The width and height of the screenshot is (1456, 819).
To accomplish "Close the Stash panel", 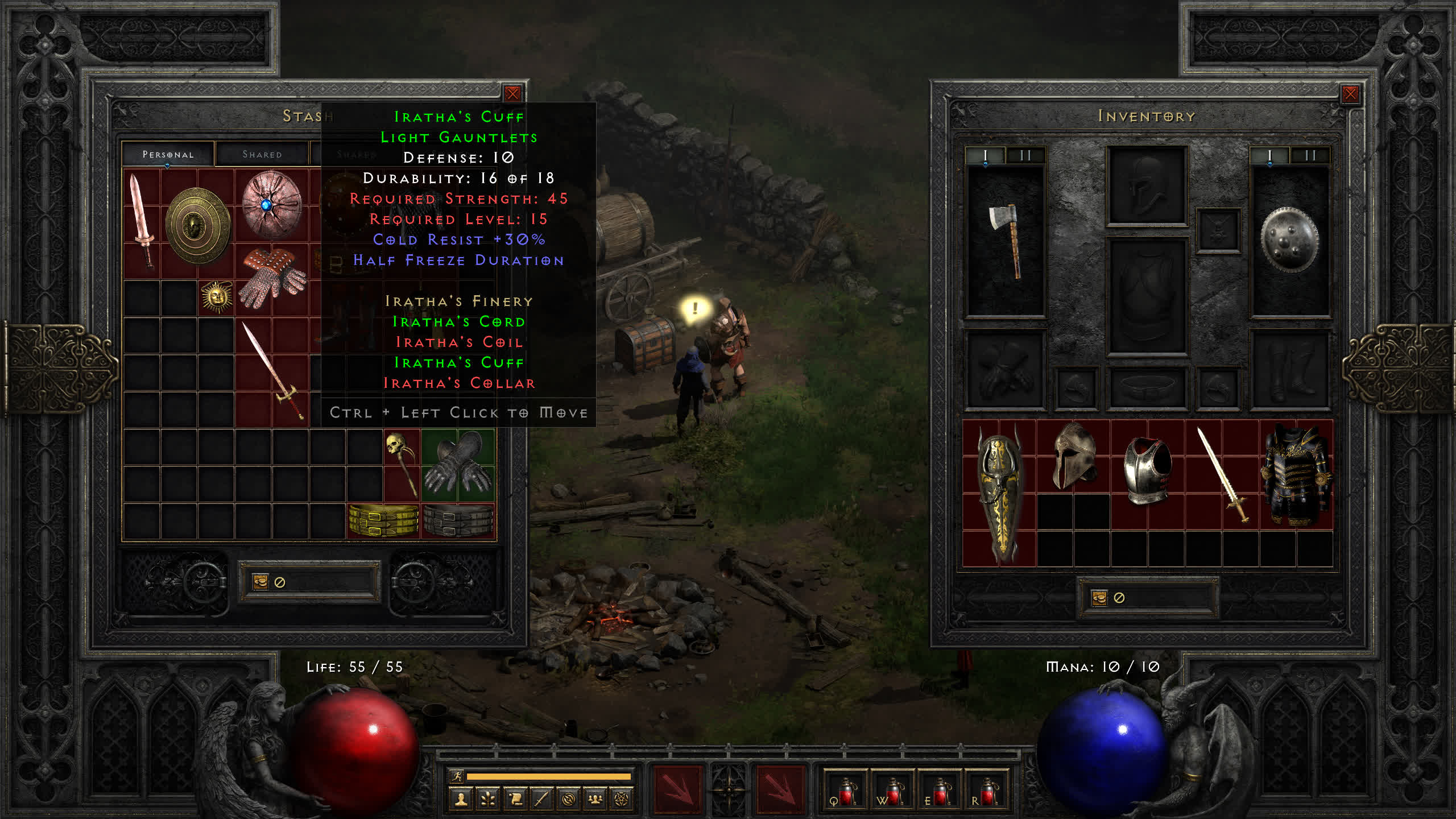I will pyautogui.click(x=512, y=94).
